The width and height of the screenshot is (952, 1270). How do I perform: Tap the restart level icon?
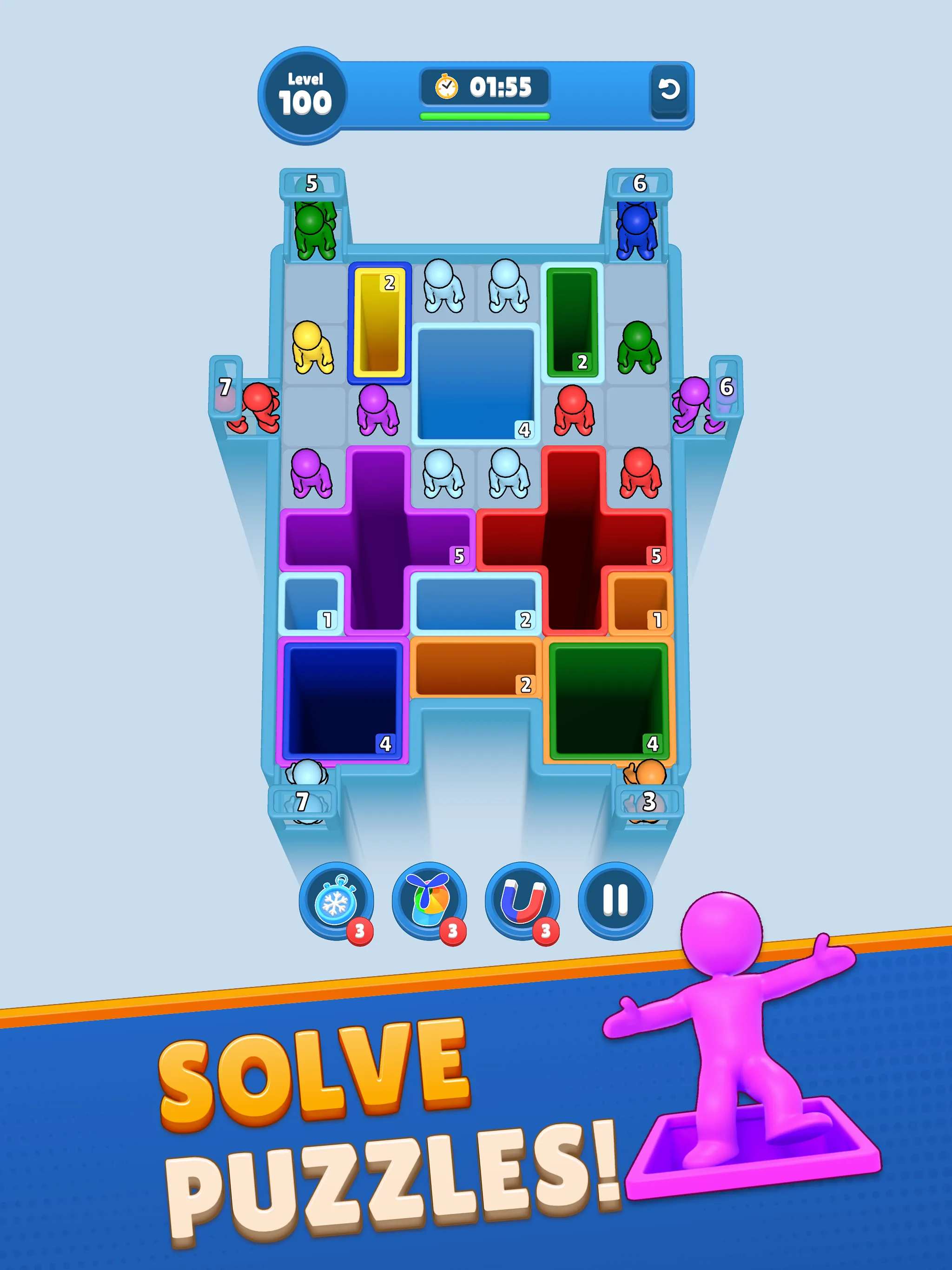pos(669,89)
